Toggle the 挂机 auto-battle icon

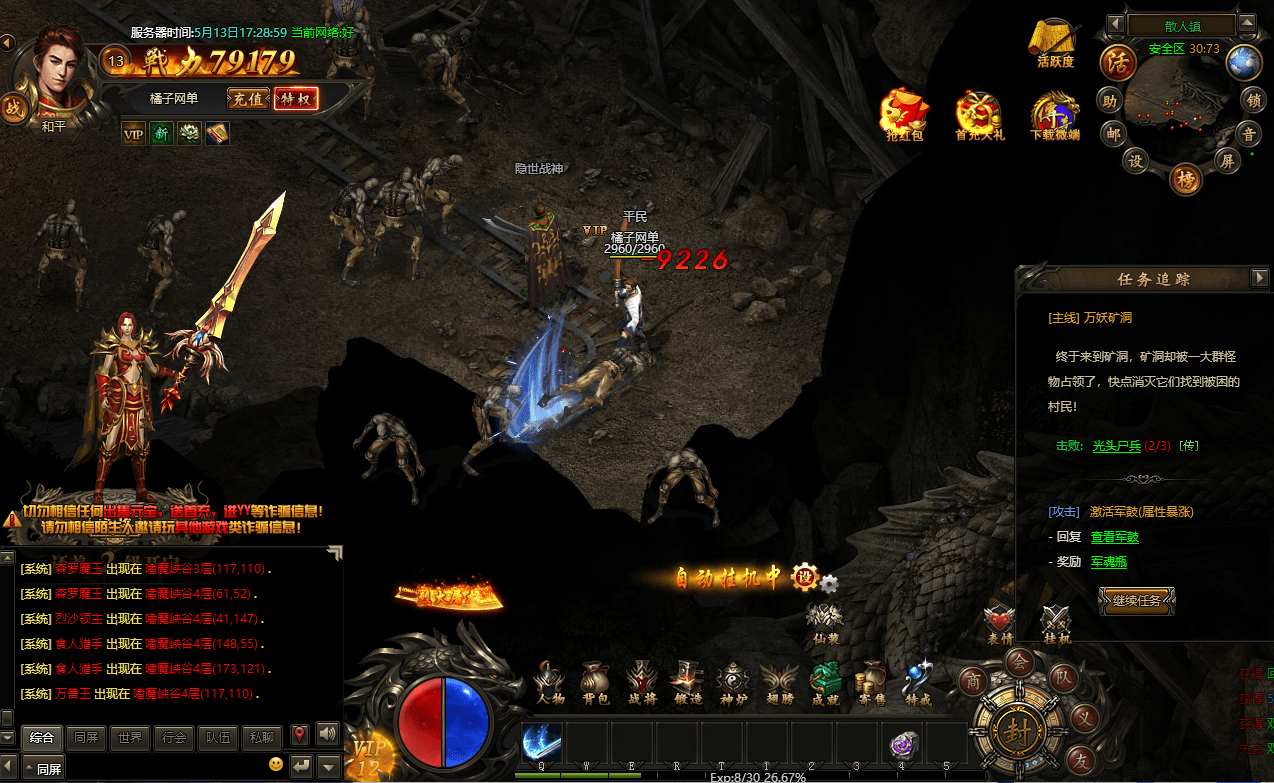(1056, 623)
